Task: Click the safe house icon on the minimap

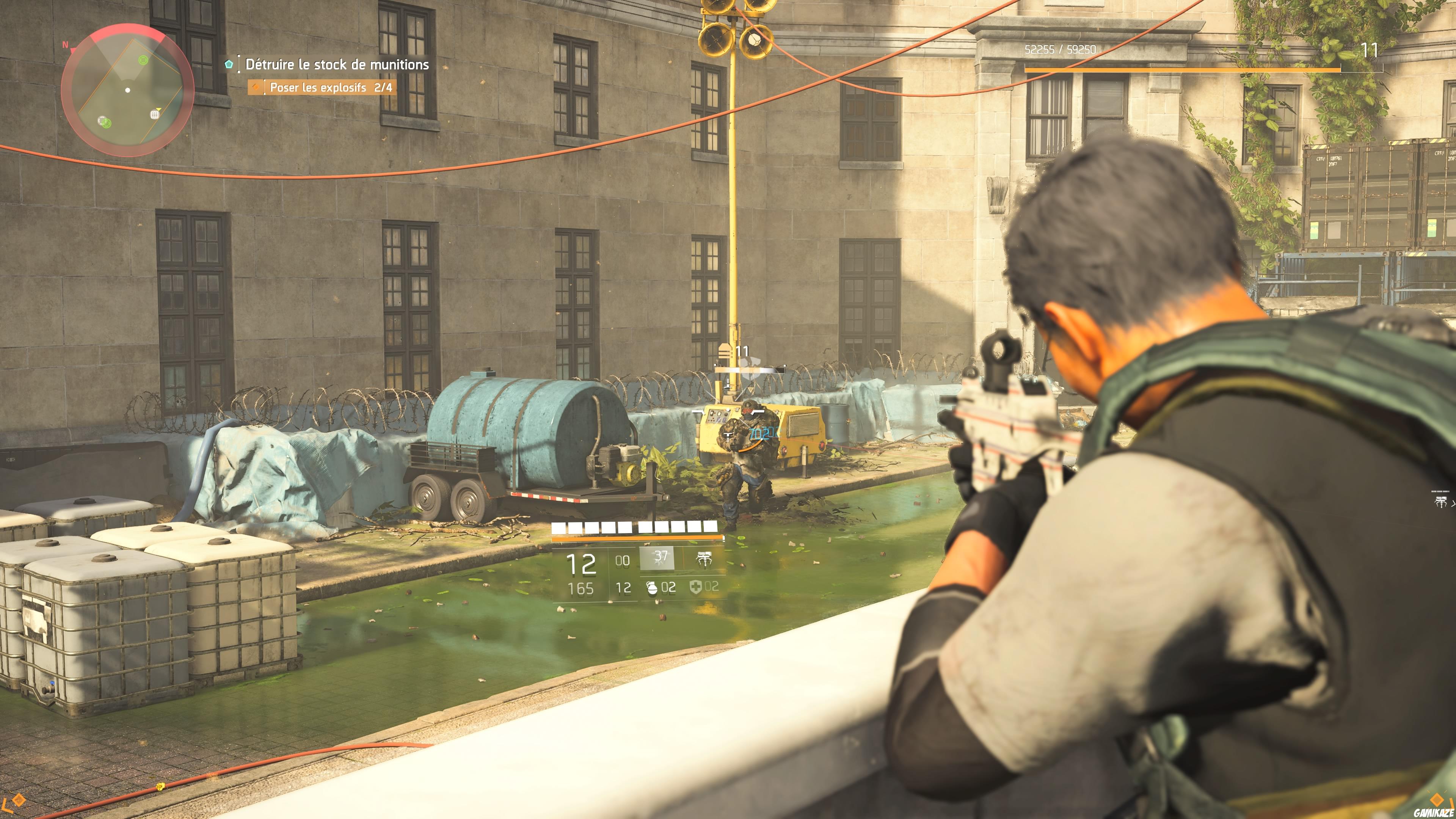Action: [x=155, y=115]
